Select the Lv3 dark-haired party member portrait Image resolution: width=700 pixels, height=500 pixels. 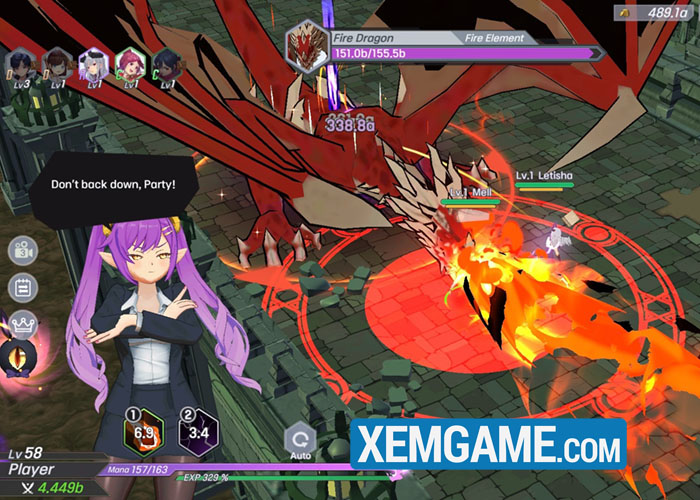point(22,67)
